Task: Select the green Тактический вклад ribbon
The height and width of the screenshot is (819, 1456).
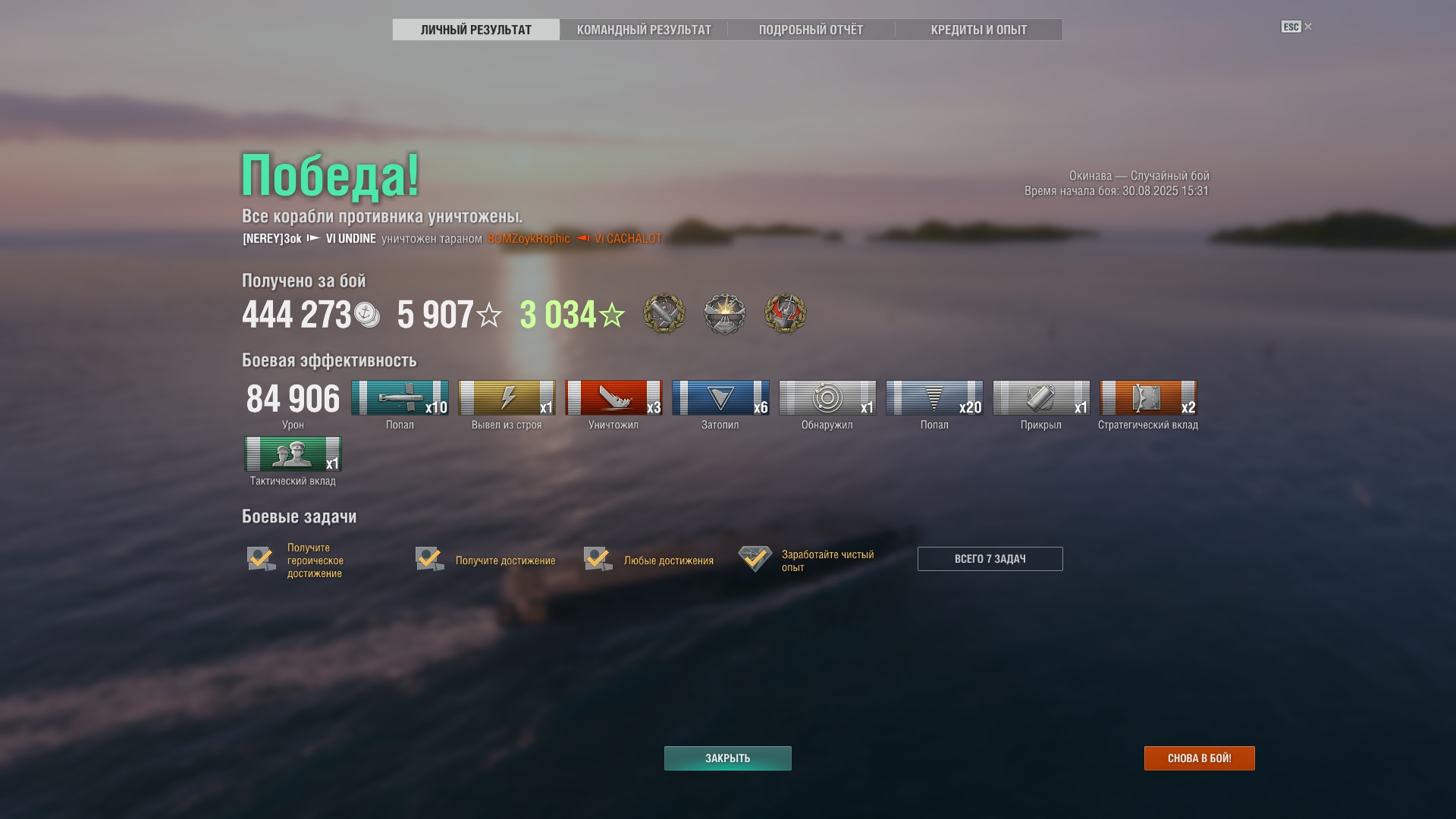Action: click(293, 454)
